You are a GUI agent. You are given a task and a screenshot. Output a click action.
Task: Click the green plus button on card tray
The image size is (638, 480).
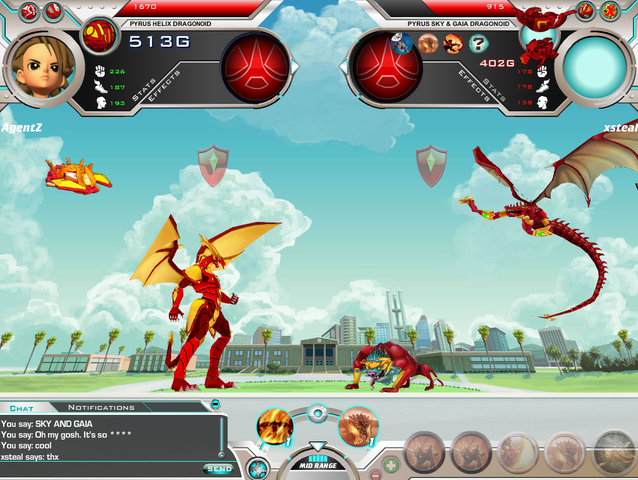point(390,464)
